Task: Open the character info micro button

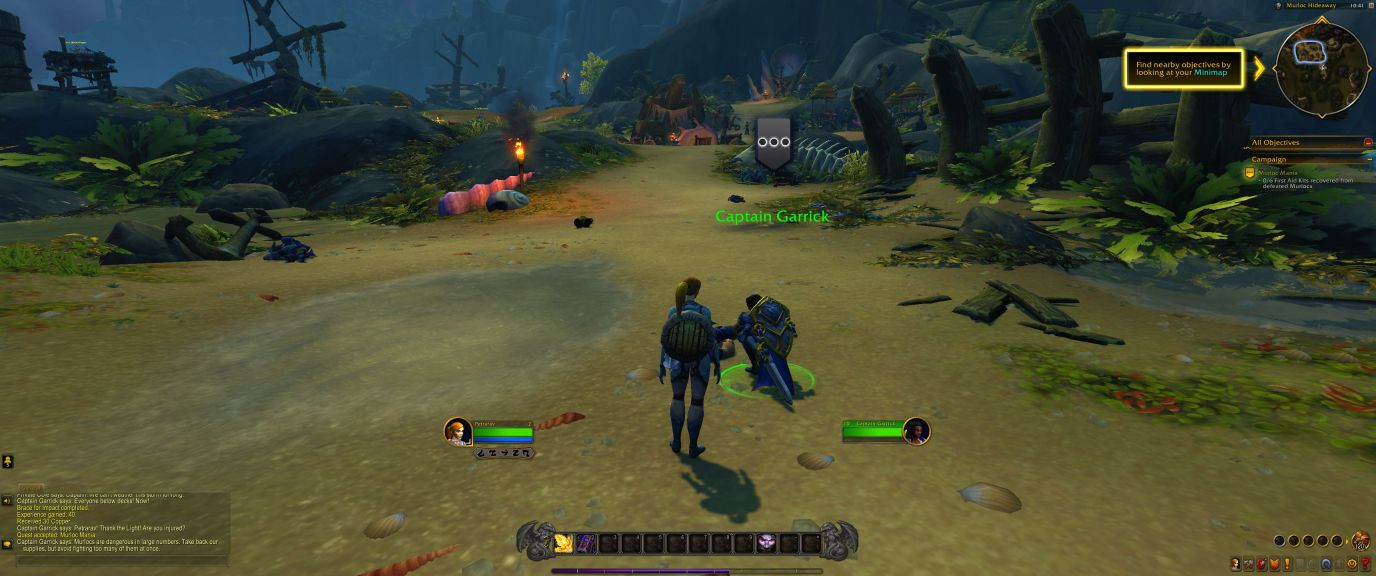Action: pos(1235,565)
